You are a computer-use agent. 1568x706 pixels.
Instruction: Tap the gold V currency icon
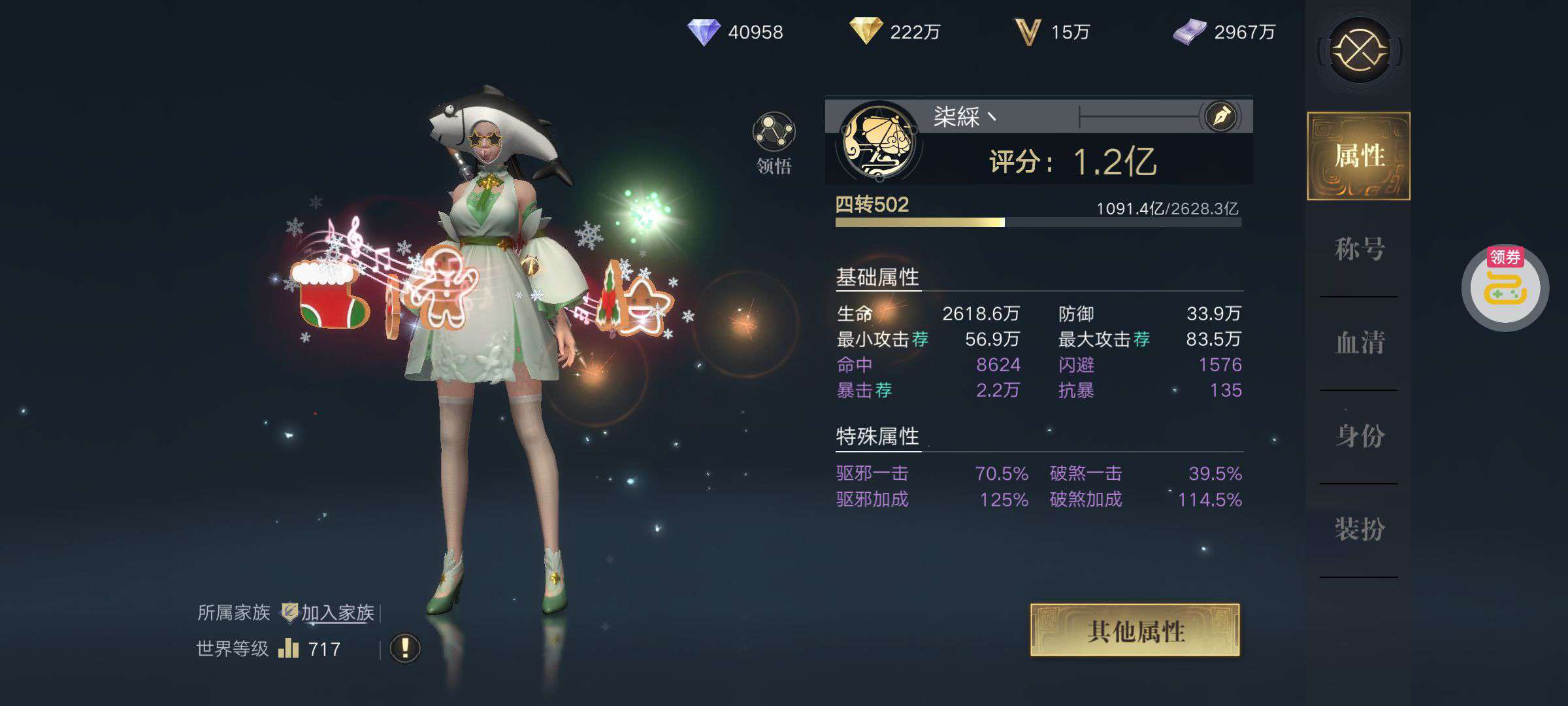point(1027,32)
